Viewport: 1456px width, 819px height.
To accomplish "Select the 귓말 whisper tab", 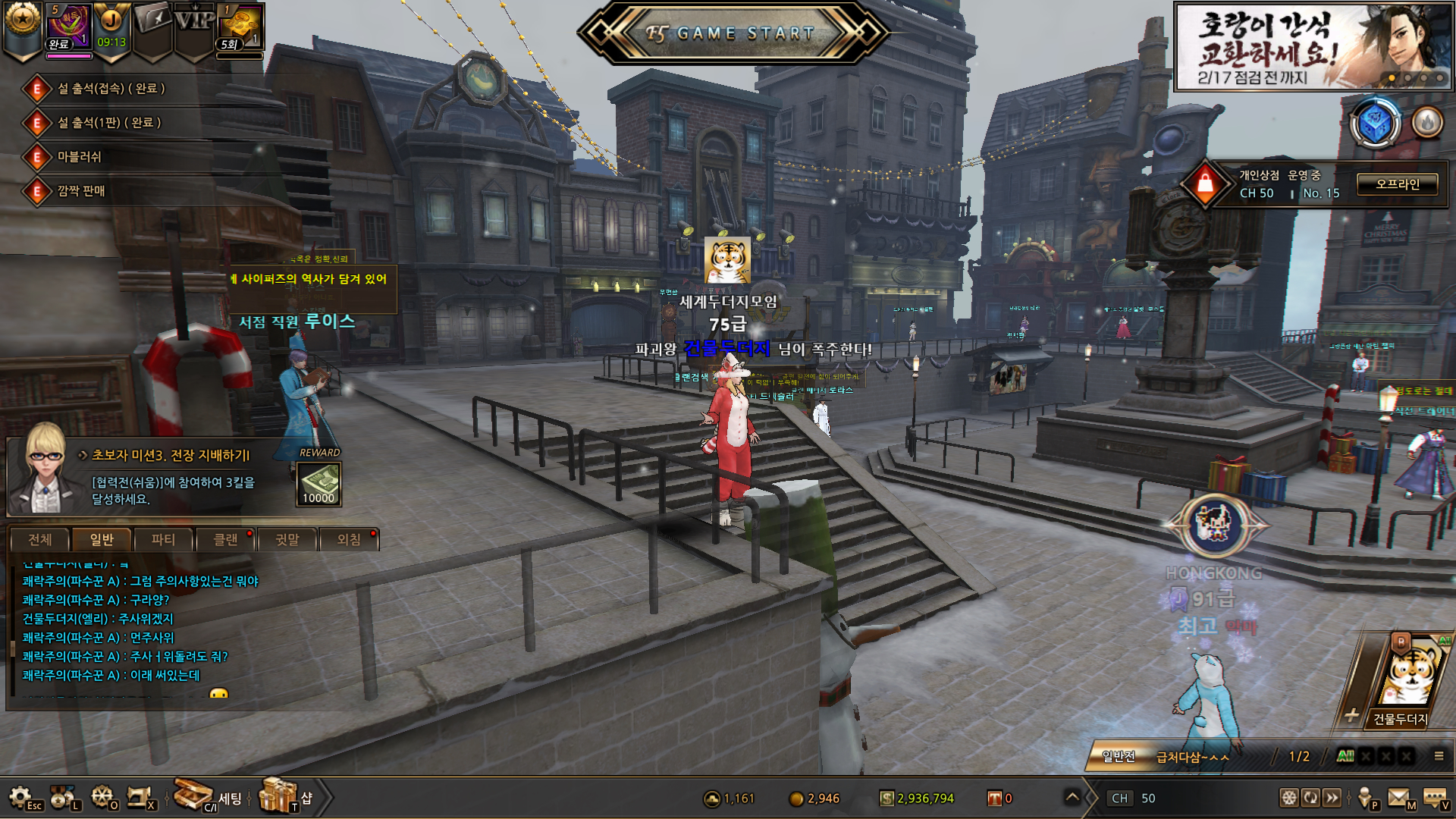I will click(x=287, y=540).
